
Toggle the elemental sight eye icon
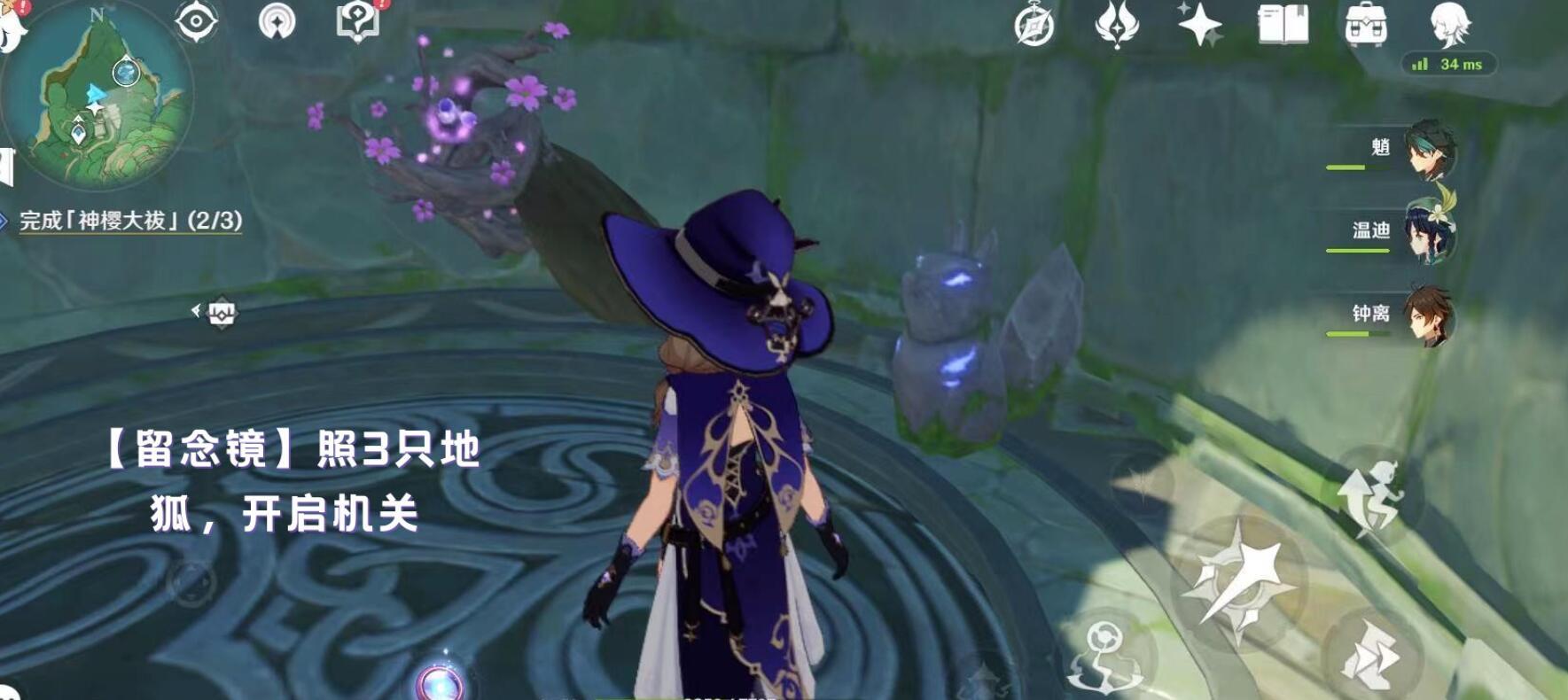pyautogui.click(x=196, y=22)
